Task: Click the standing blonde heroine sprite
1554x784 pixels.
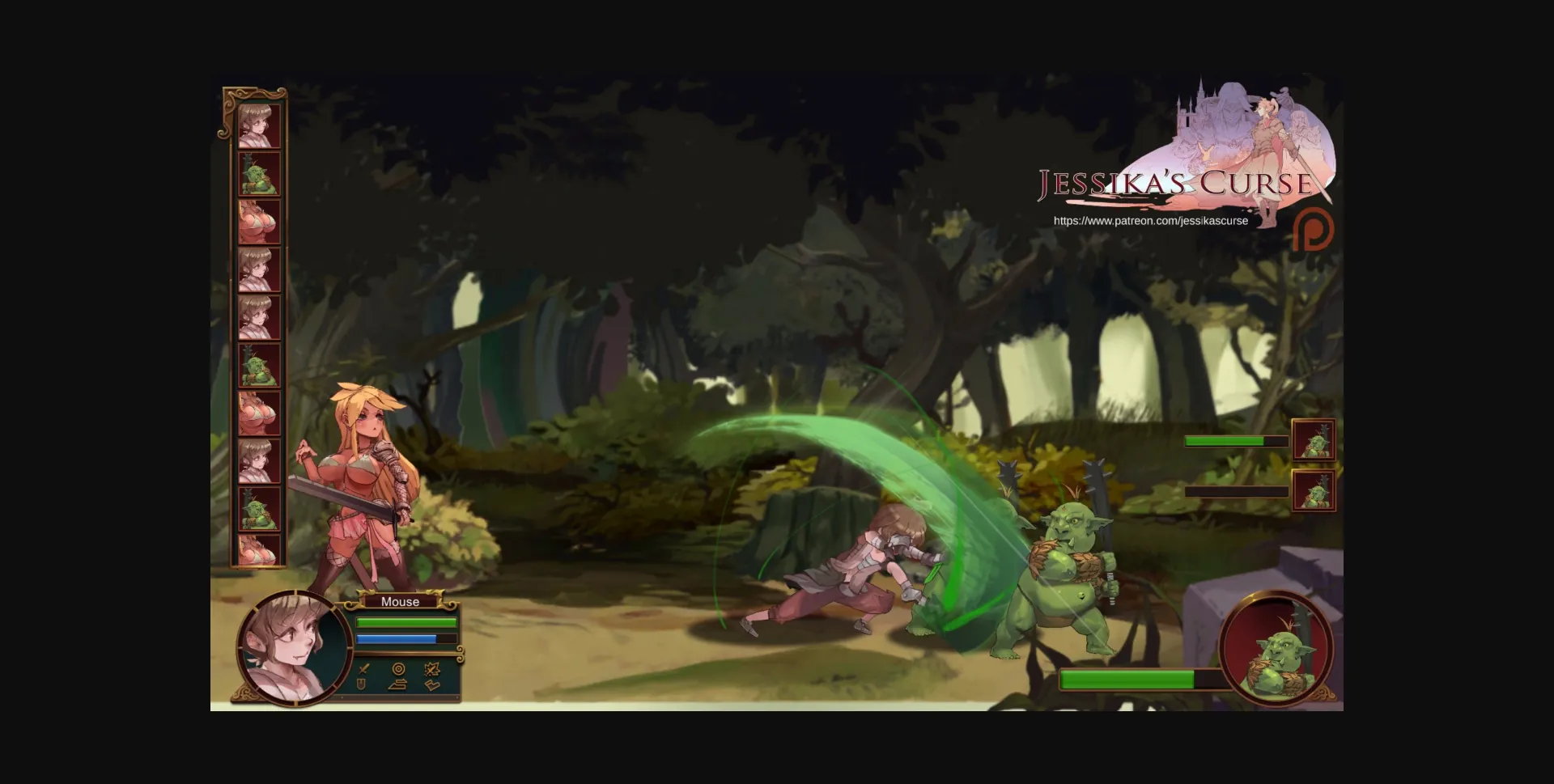Action: 364,485
